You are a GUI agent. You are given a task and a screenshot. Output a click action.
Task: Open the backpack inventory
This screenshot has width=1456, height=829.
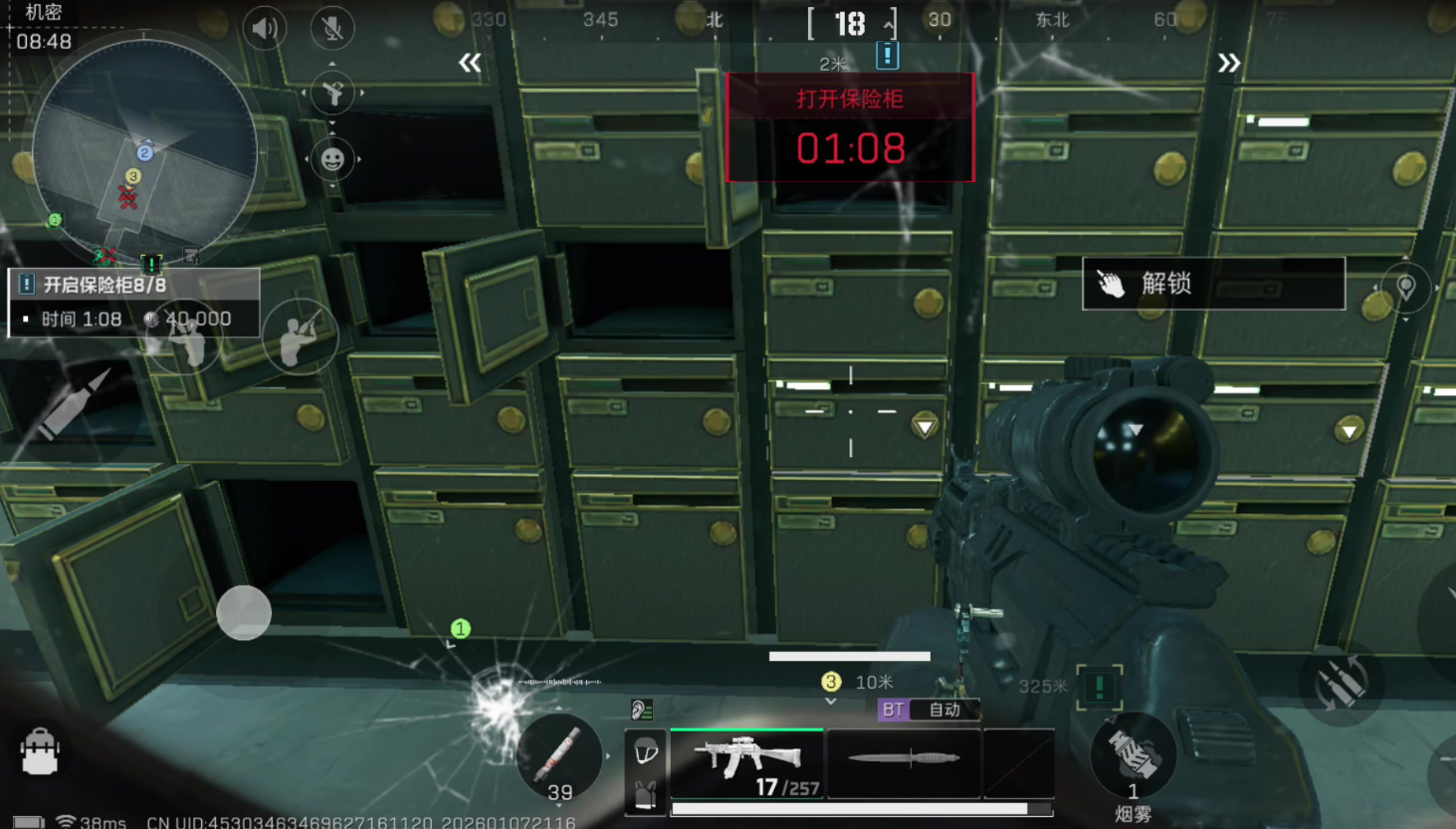40,750
